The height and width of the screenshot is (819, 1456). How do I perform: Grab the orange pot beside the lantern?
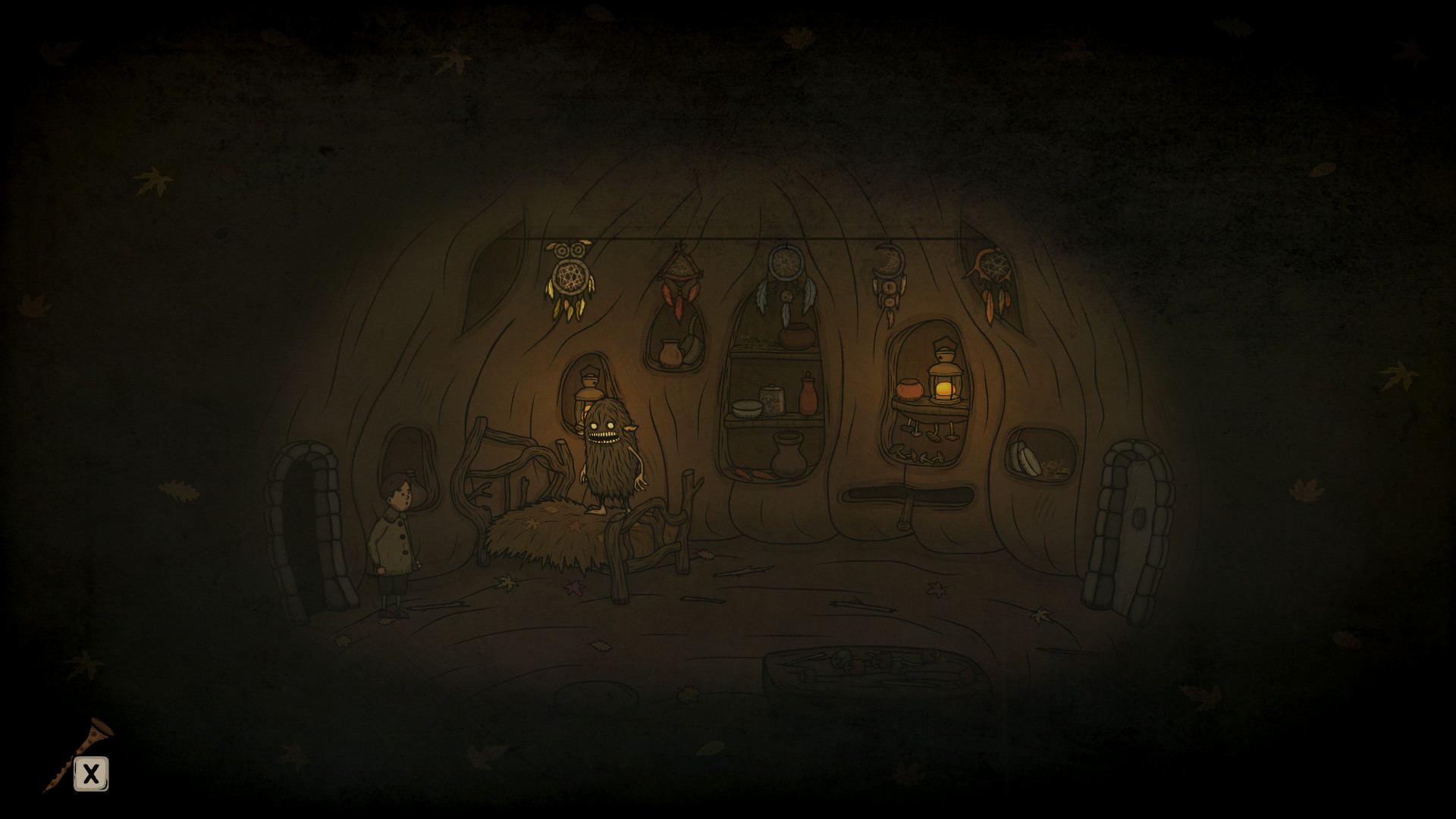pos(910,388)
